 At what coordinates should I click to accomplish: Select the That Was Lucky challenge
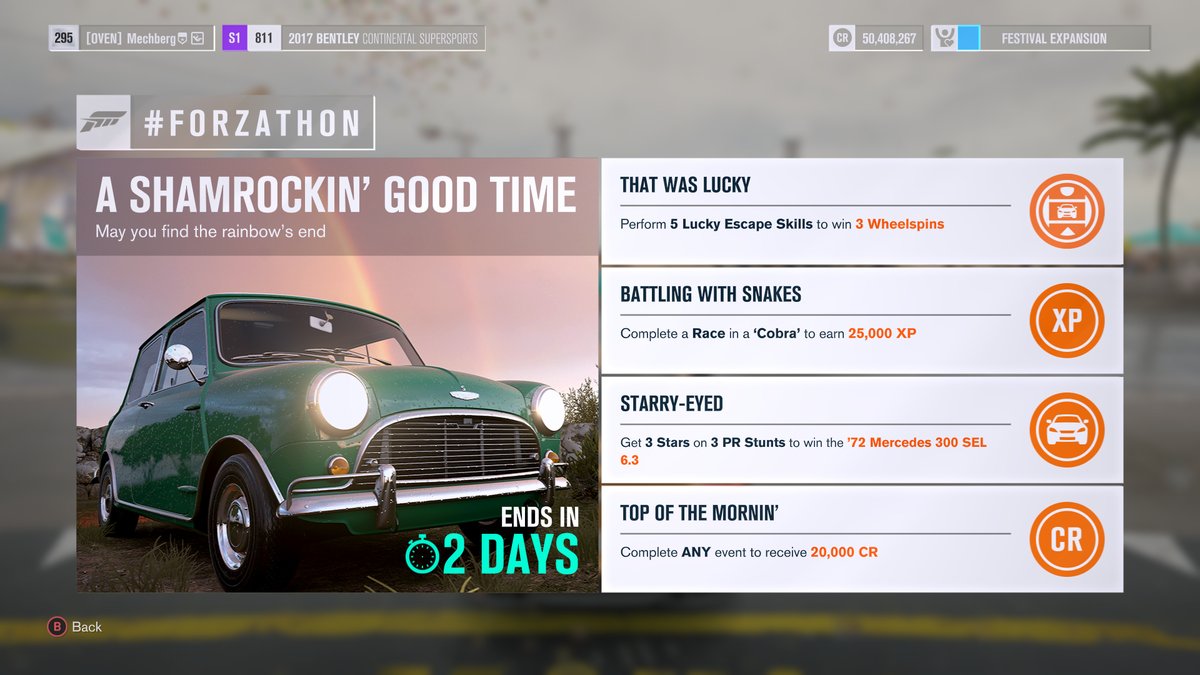click(x=815, y=210)
